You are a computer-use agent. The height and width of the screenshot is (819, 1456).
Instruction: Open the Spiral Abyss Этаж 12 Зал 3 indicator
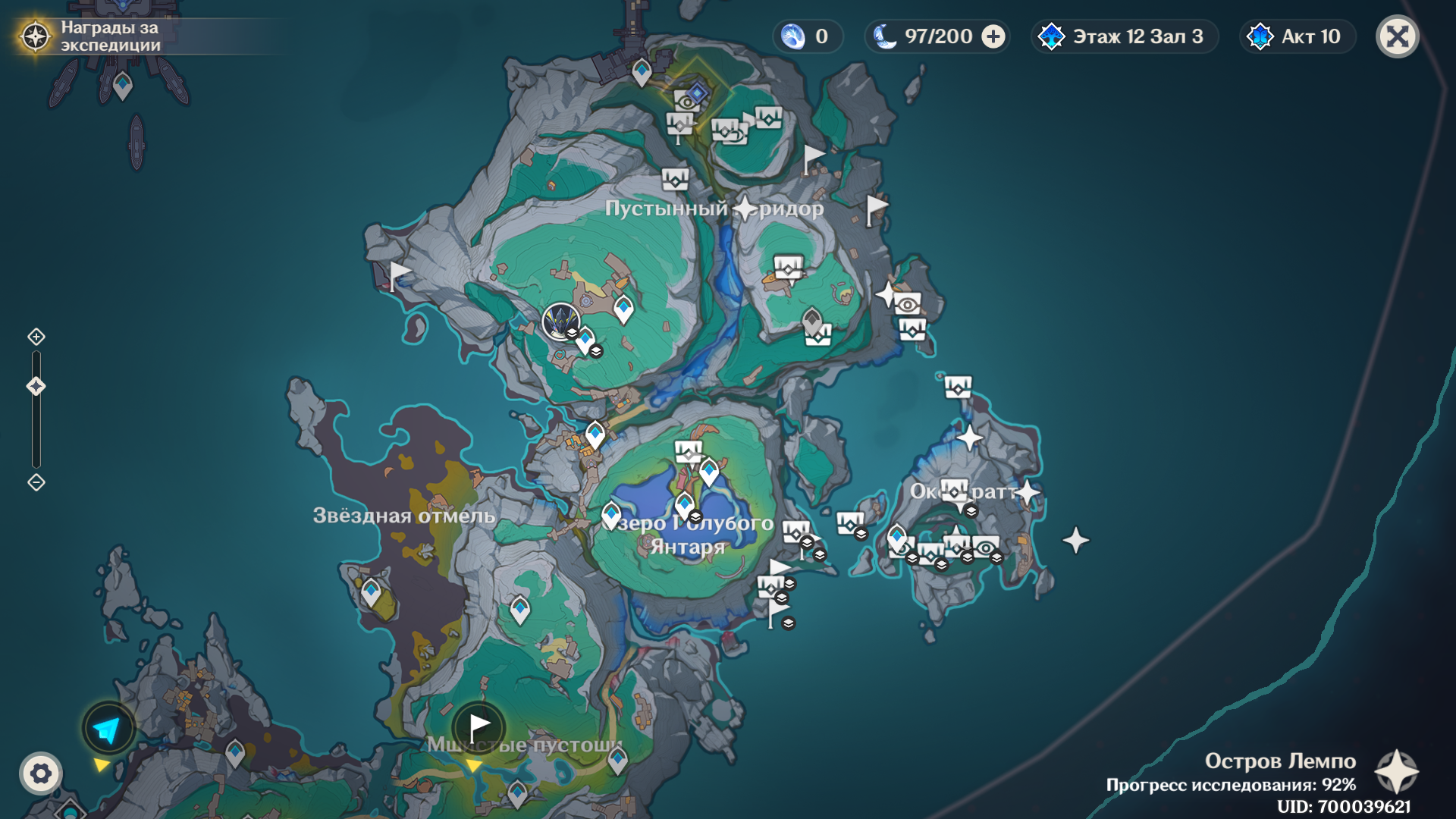tap(1123, 36)
